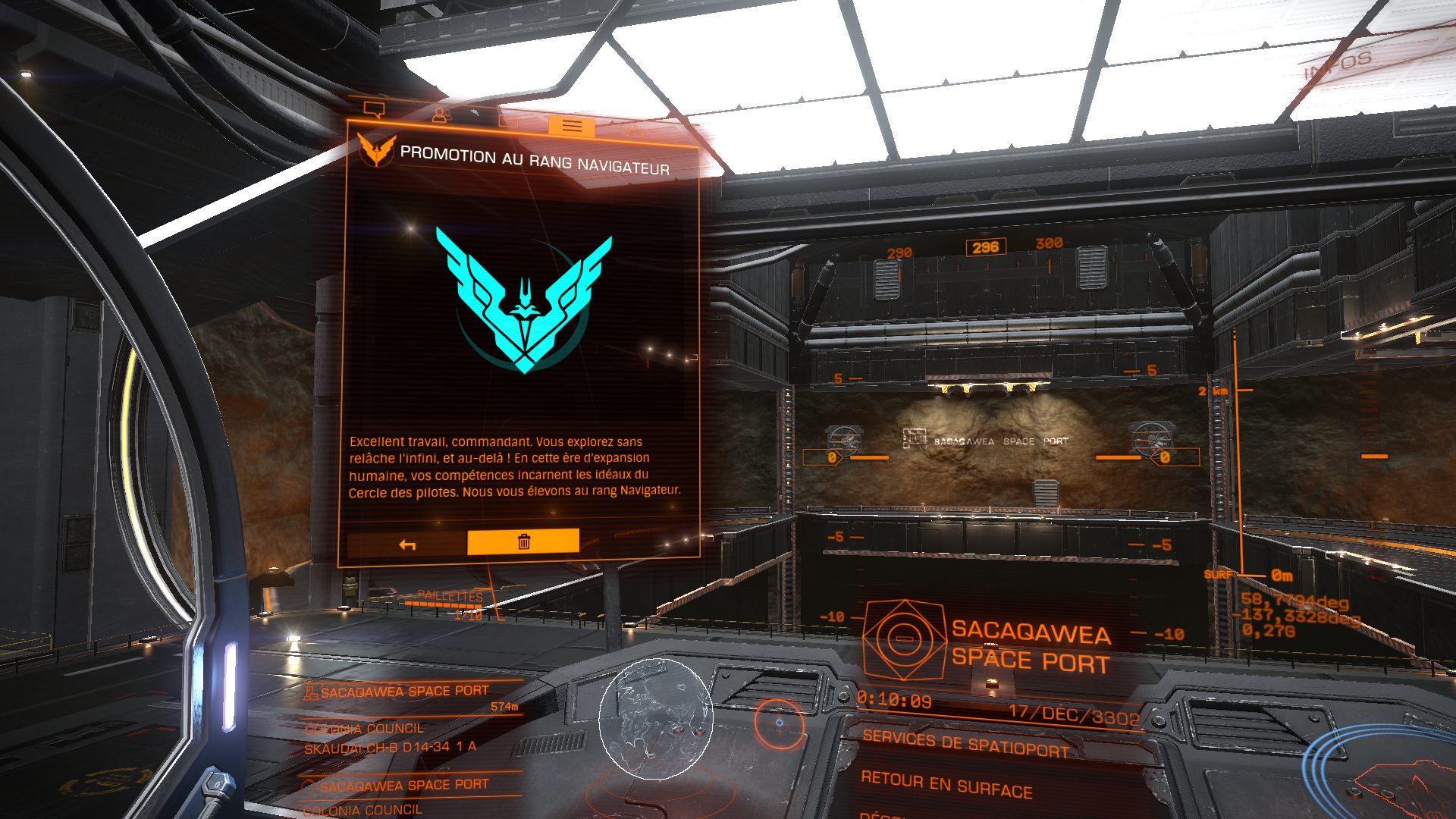Delete the promotion message with the trash button
Screen dimensions: 1456x819
click(x=523, y=541)
